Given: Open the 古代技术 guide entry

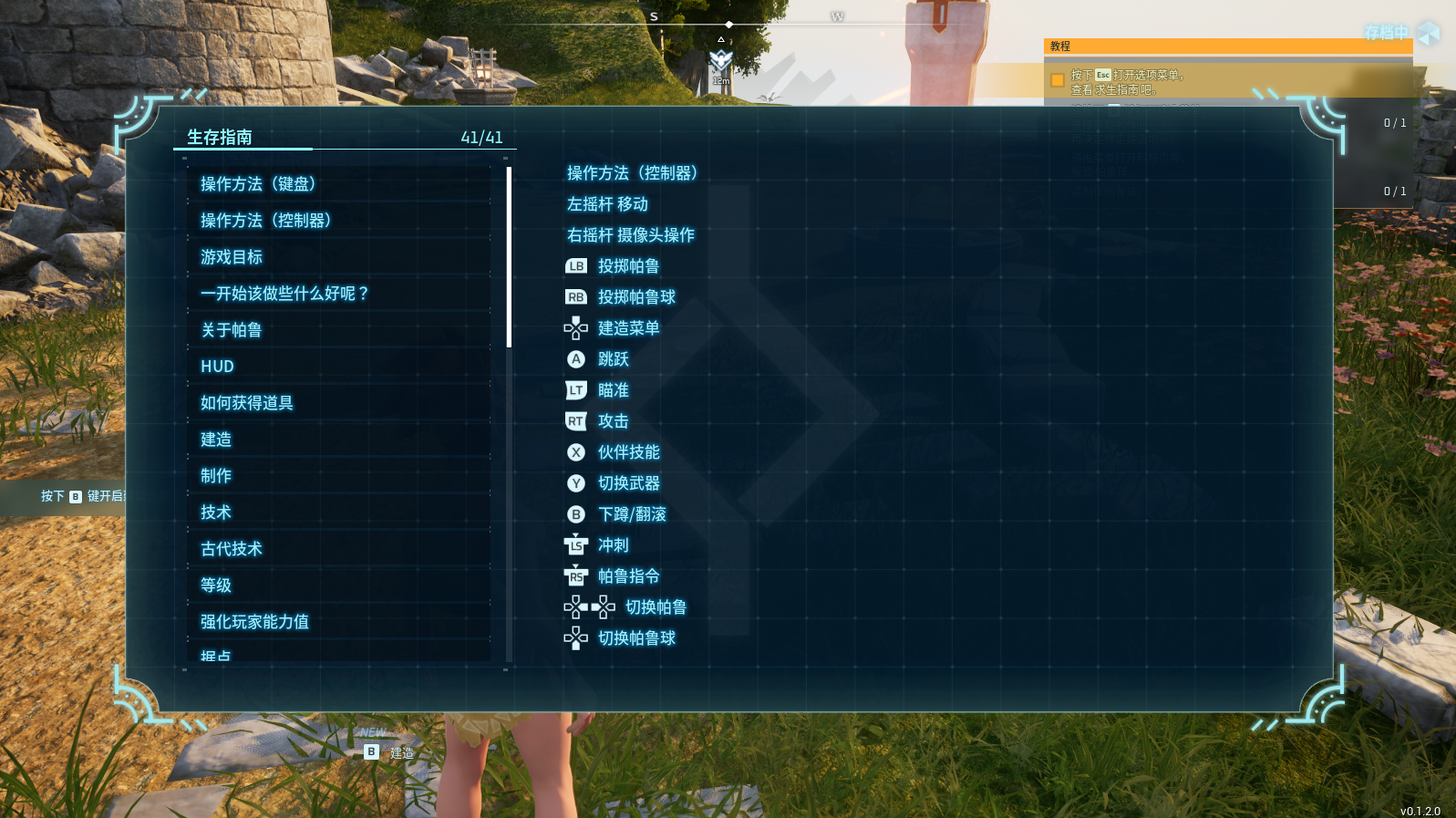Looking at the screenshot, I should 232,549.
